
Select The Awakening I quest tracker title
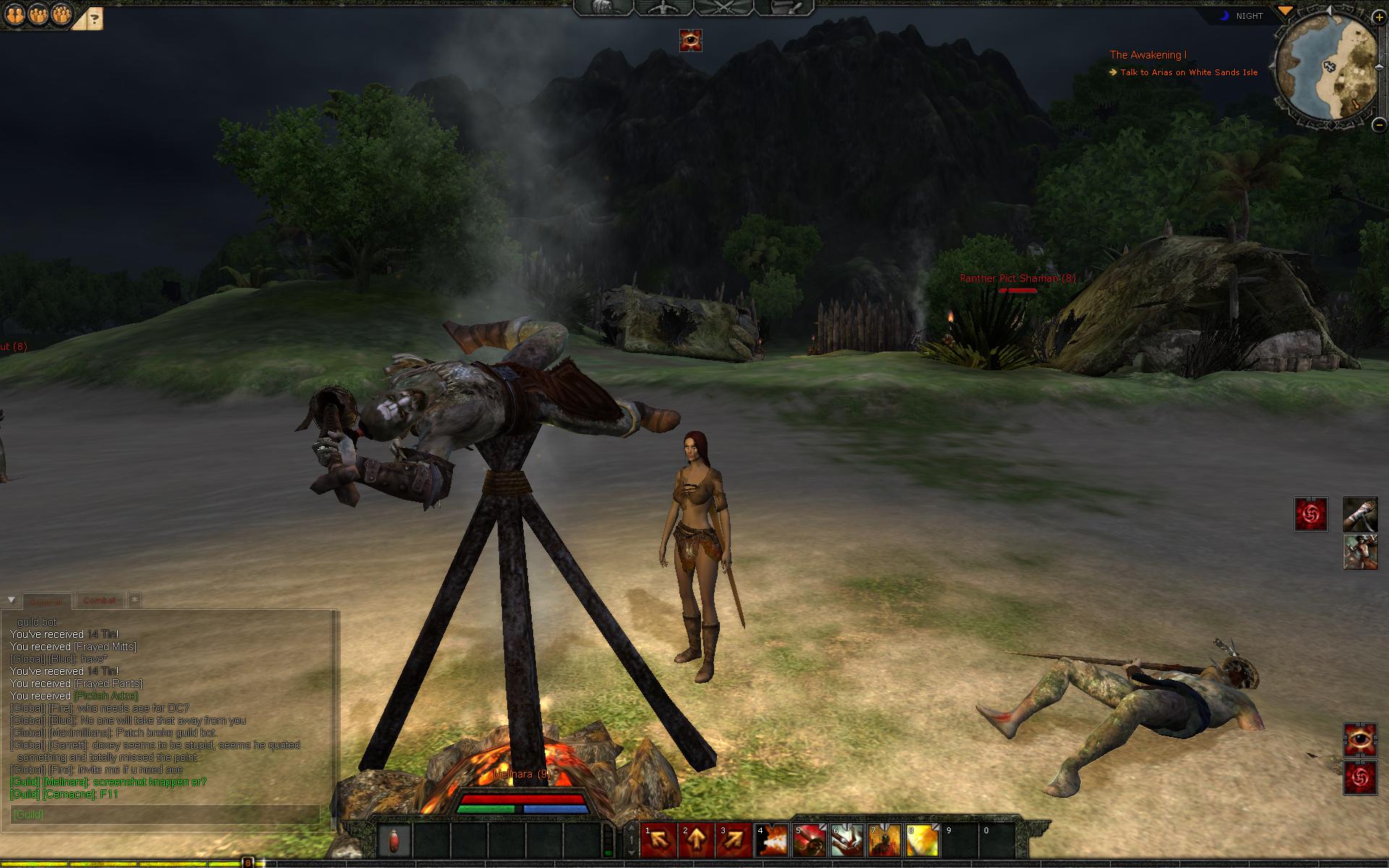(x=1147, y=55)
